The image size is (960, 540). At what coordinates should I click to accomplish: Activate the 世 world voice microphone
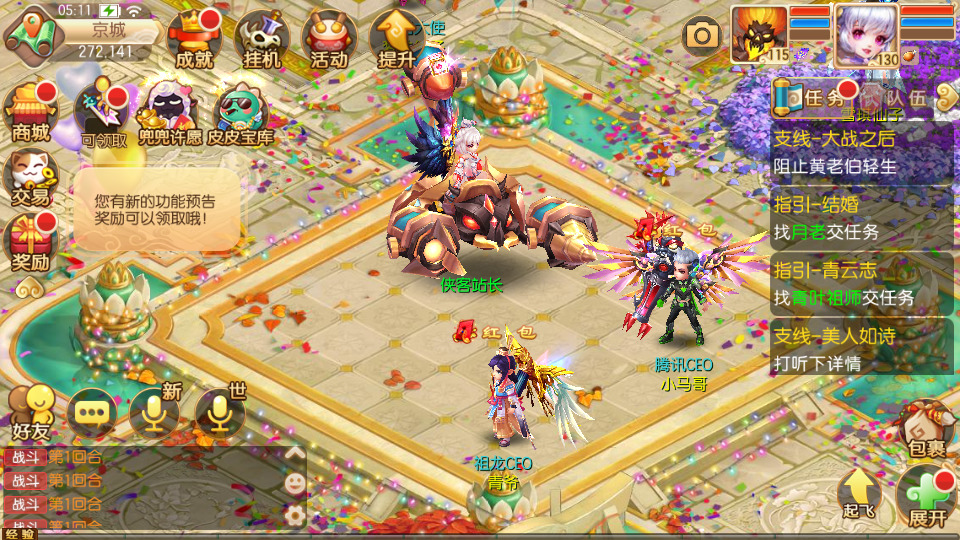pos(219,412)
